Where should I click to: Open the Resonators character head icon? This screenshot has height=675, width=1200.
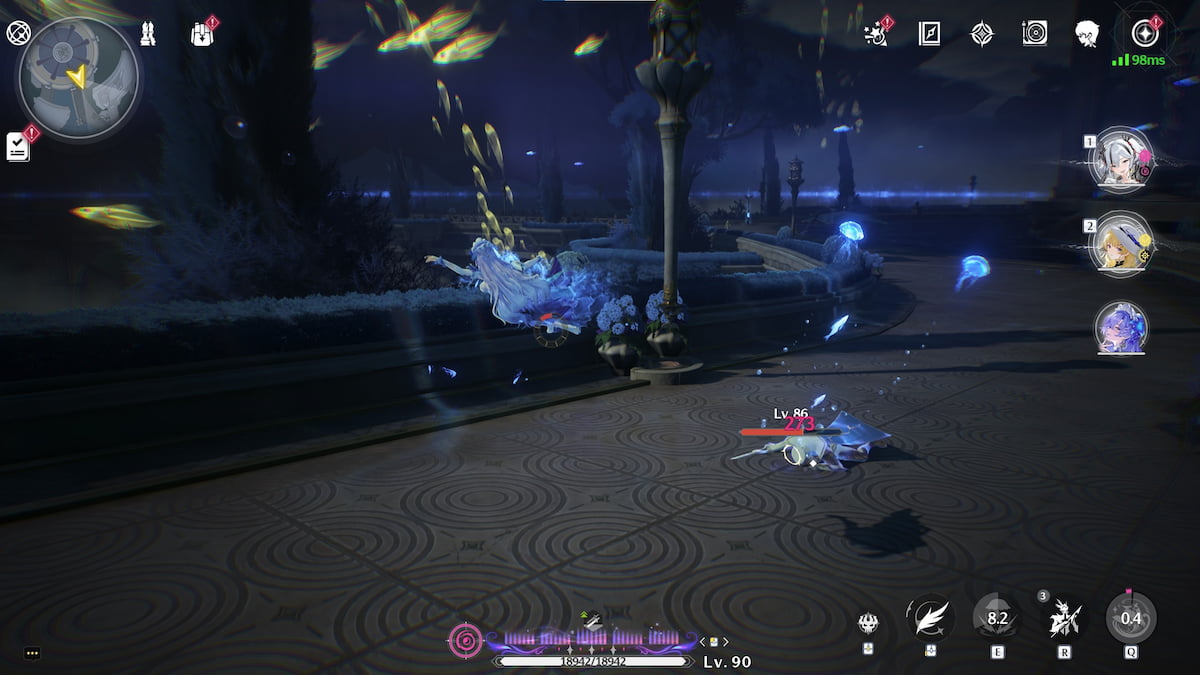(x=1087, y=34)
